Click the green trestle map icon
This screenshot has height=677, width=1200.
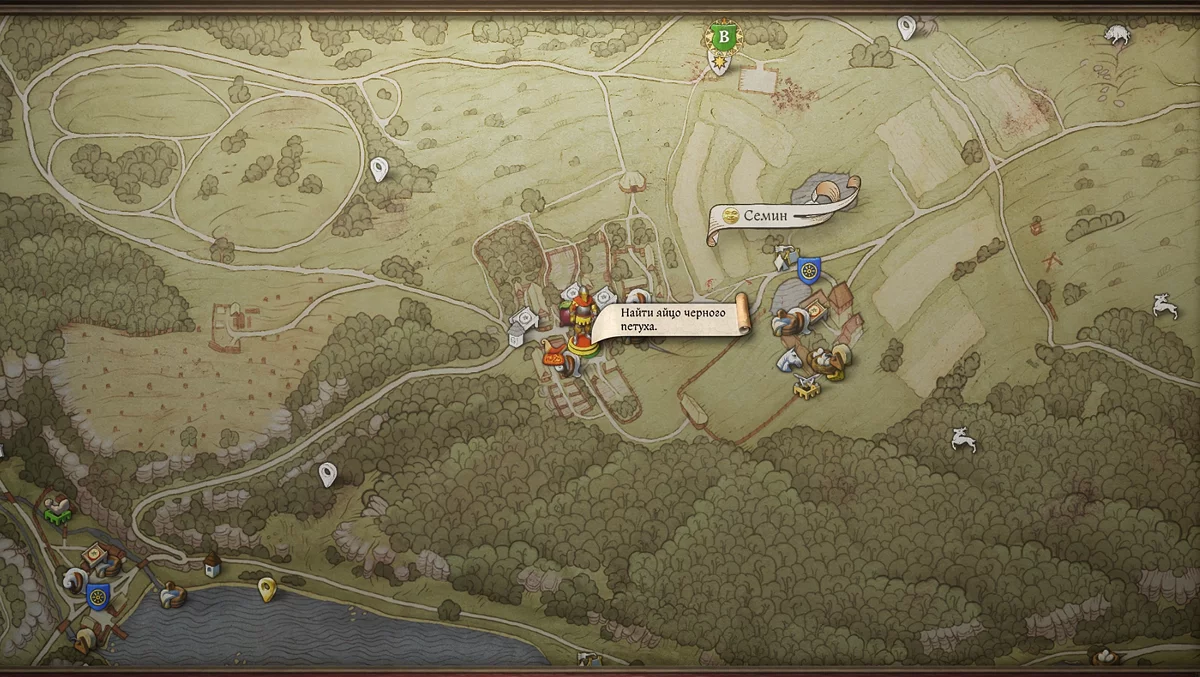tap(55, 509)
